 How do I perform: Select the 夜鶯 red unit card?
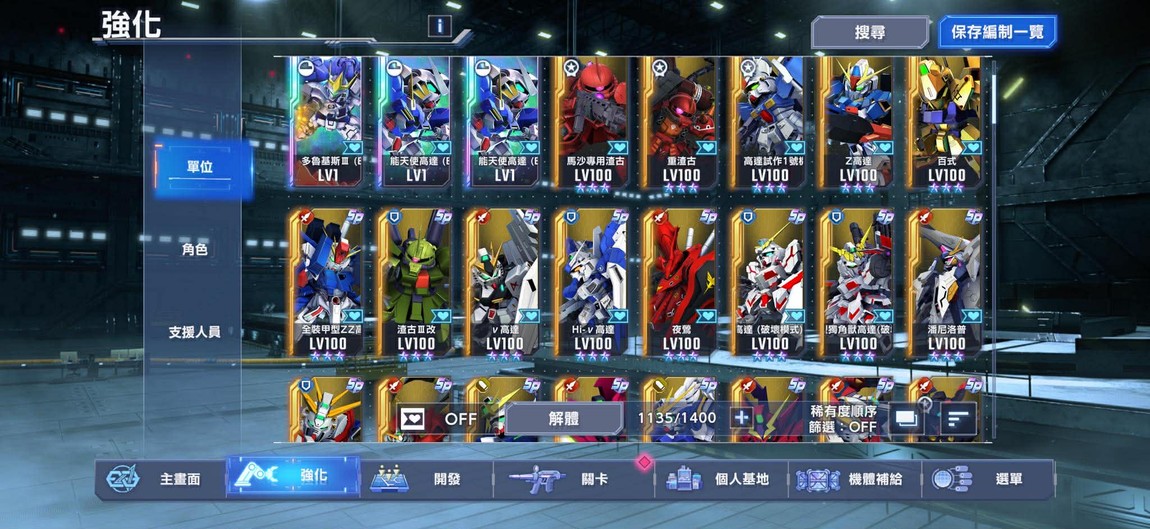681,284
